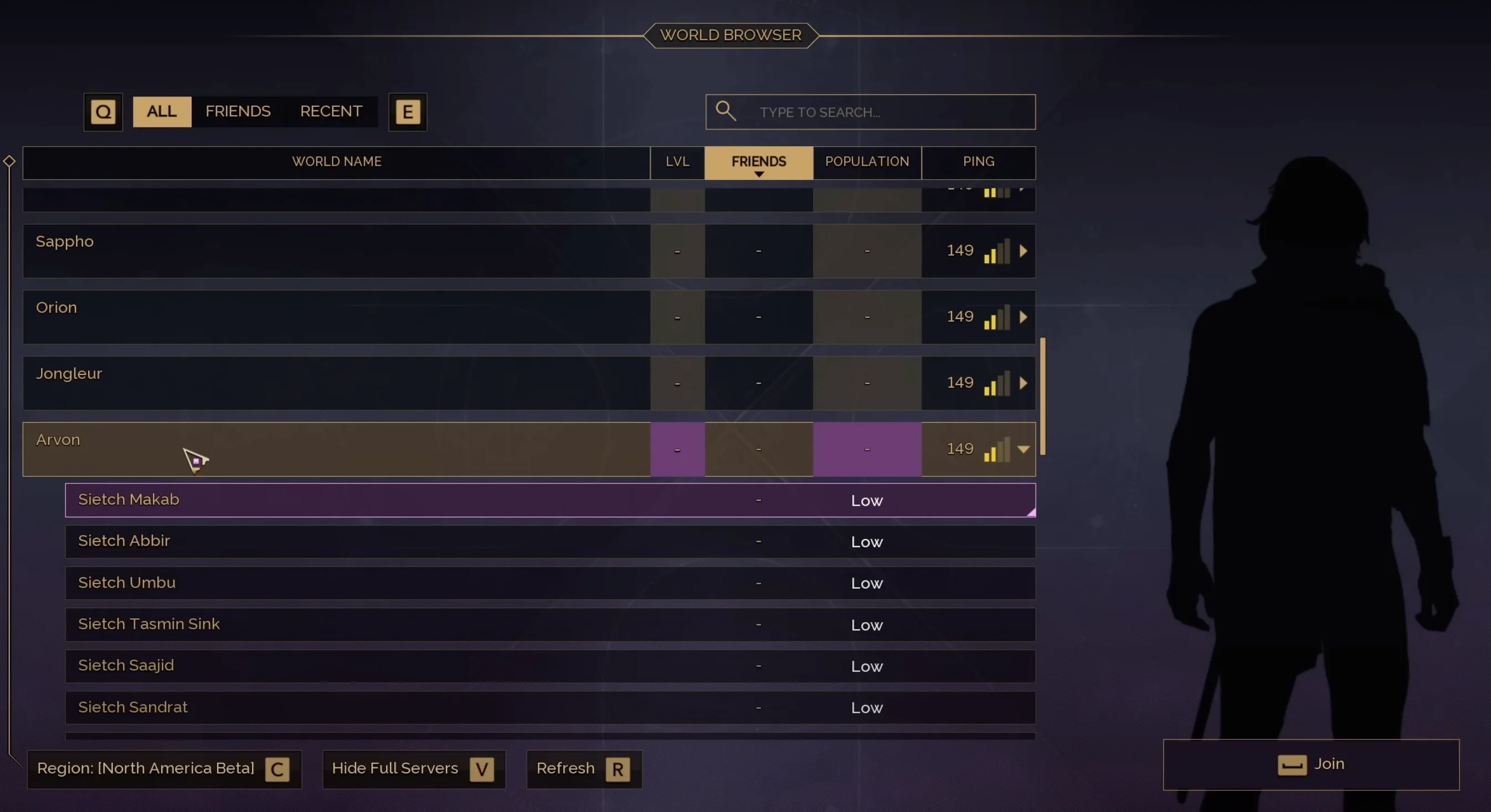Expand the Orion server row
The image size is (1491, 812).
[x=1024, y=317]
